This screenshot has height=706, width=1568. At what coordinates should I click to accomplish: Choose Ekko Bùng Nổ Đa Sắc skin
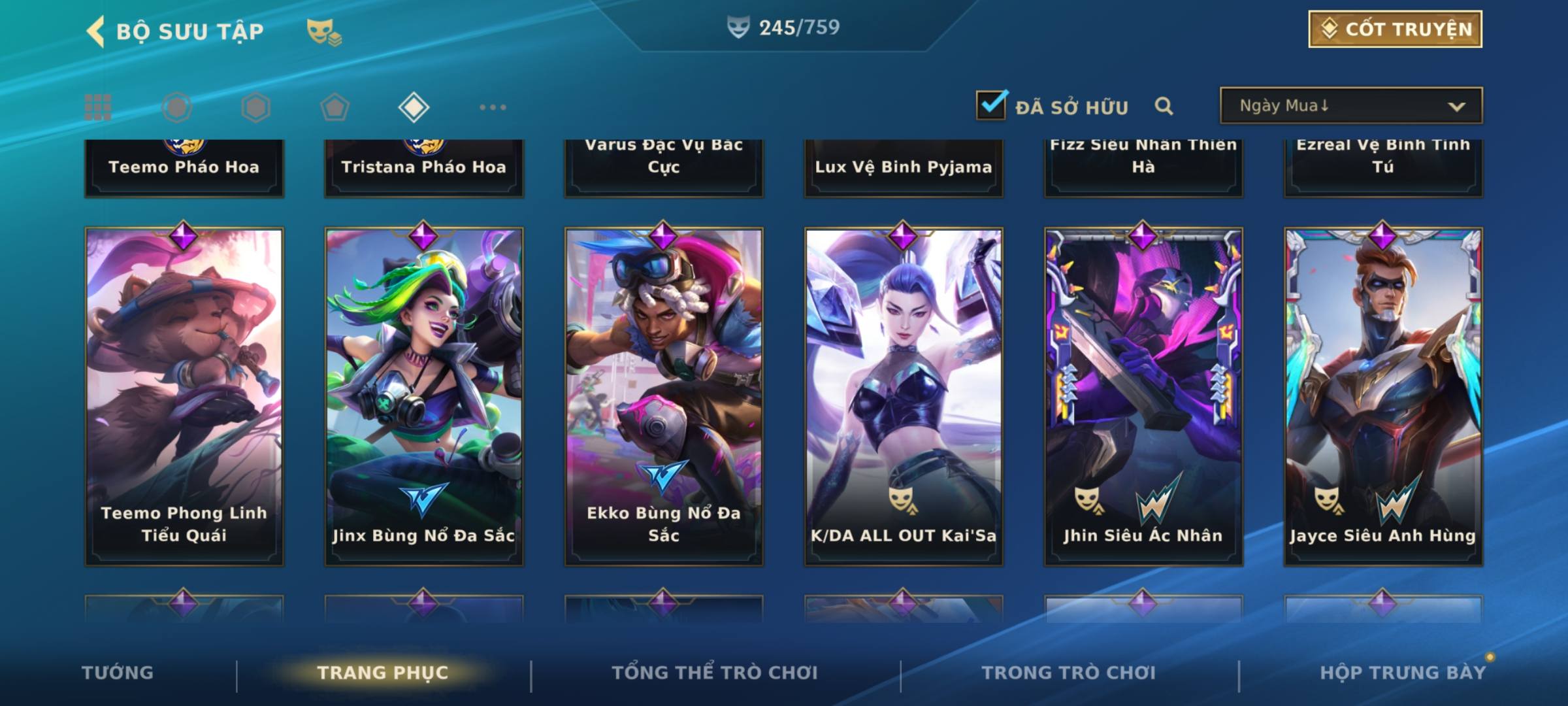[664, 396]
